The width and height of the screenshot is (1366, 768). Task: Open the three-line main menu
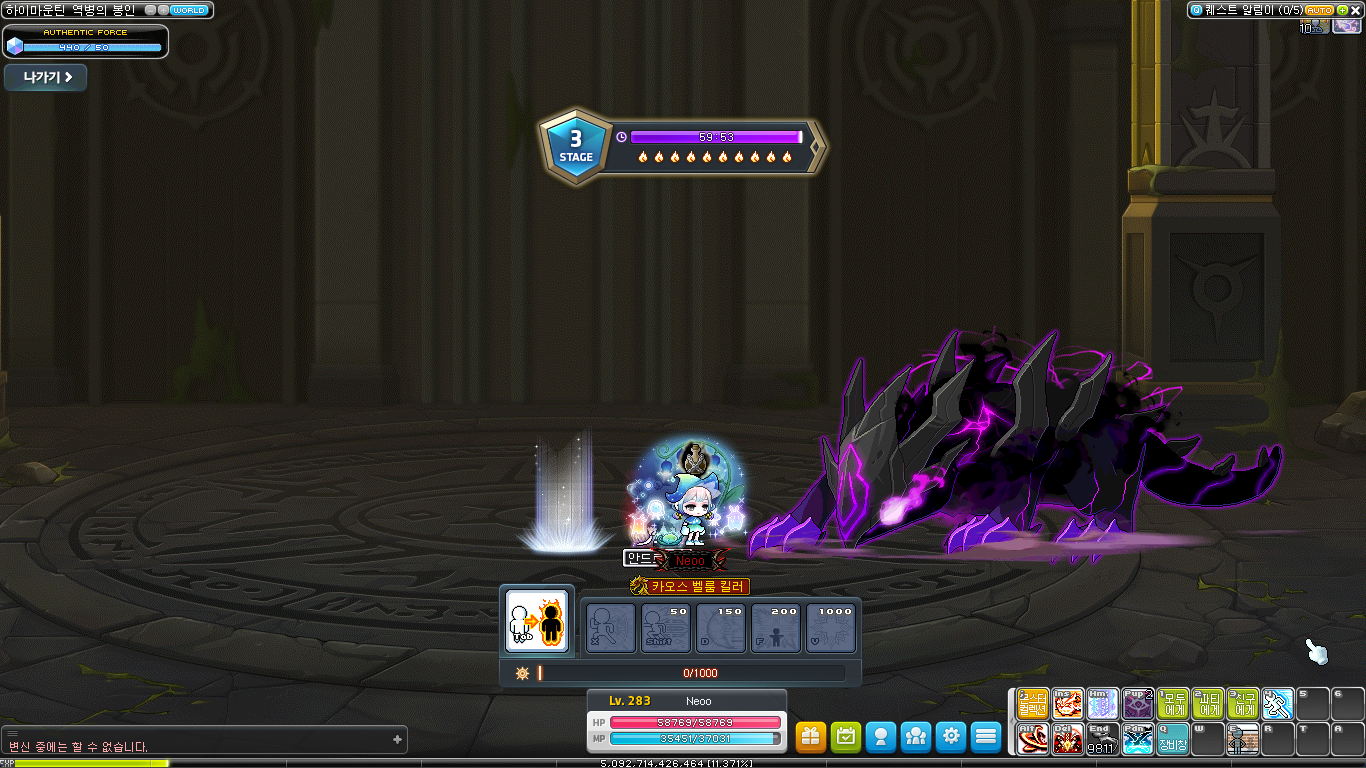click(x=986, y=737)
